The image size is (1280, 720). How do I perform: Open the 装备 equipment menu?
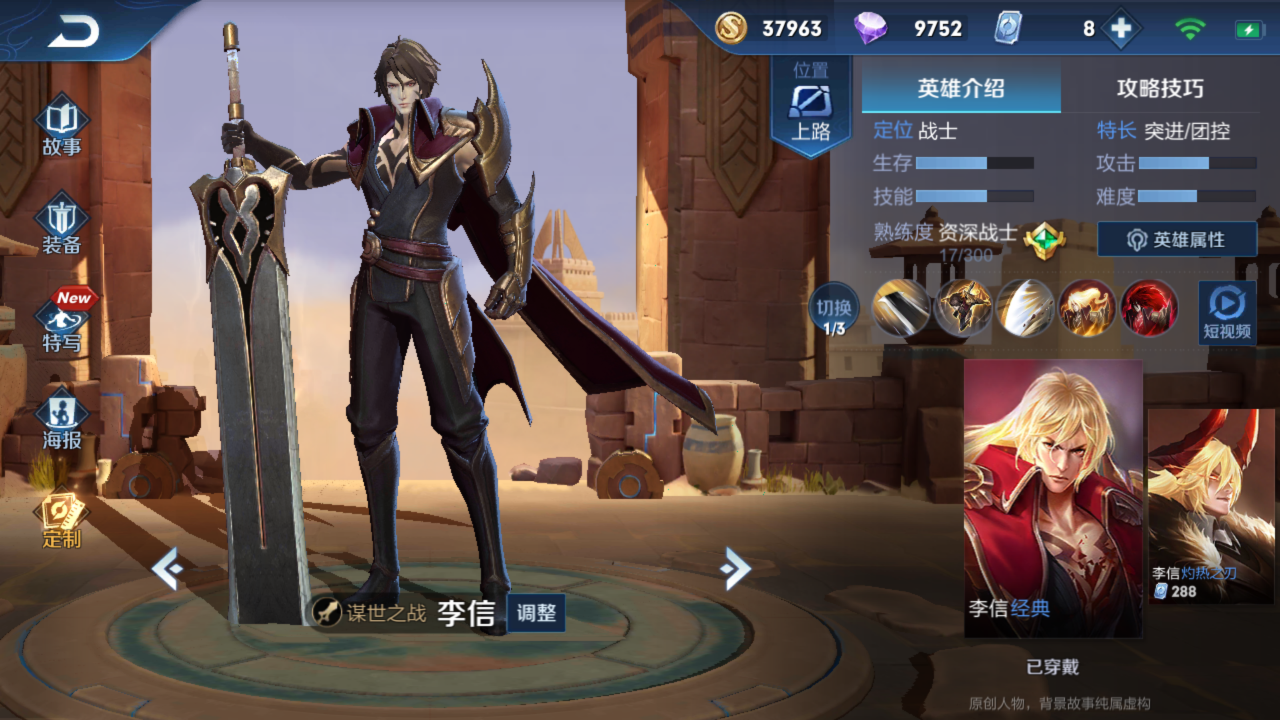(x=62, y=226)
